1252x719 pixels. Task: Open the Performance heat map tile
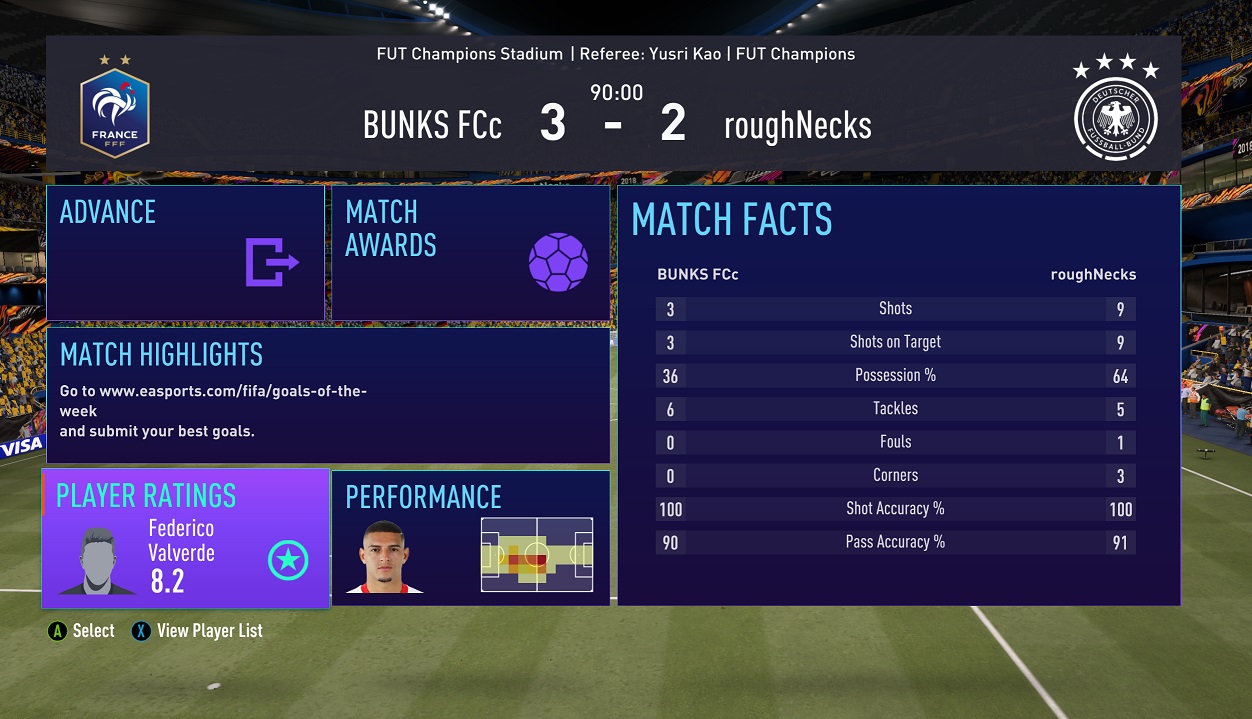470,539
